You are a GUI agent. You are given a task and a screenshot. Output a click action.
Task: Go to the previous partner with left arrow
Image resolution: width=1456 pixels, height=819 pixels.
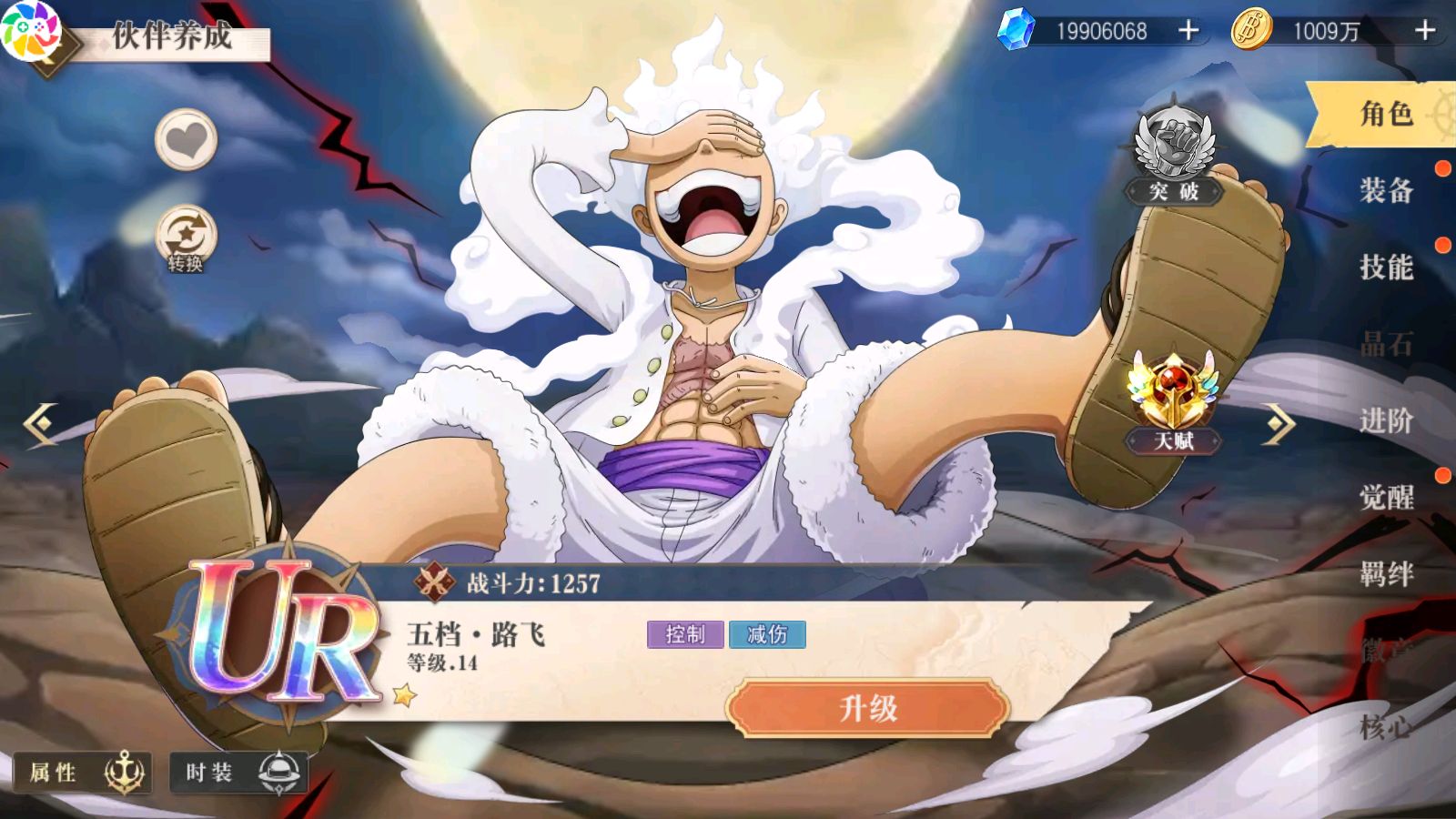coord(40,423)
